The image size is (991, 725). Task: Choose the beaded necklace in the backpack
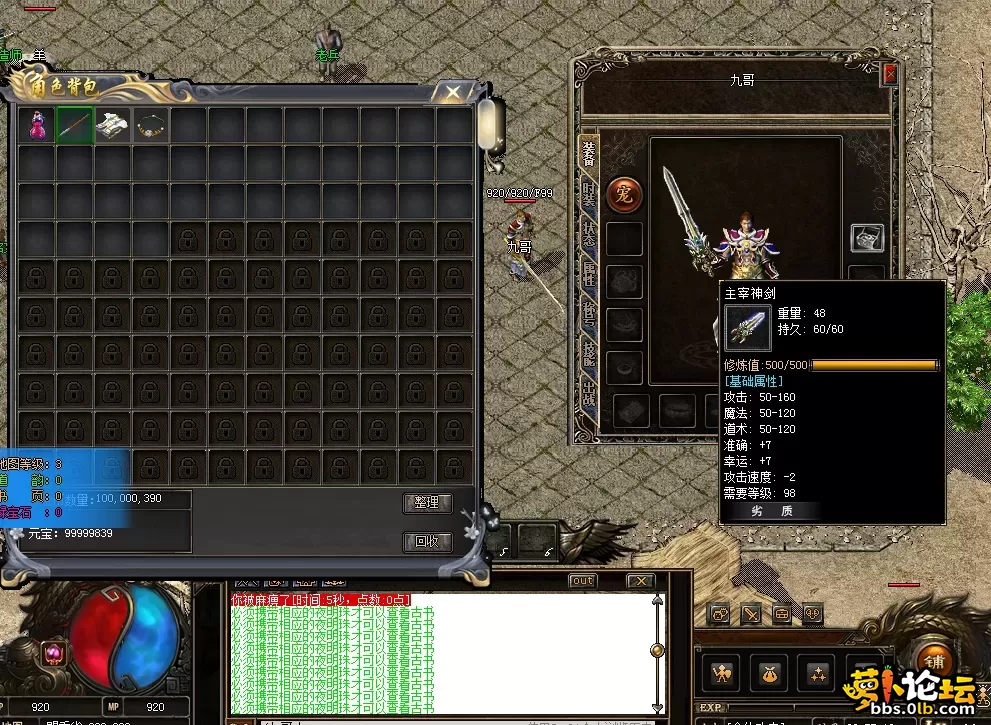151,125
